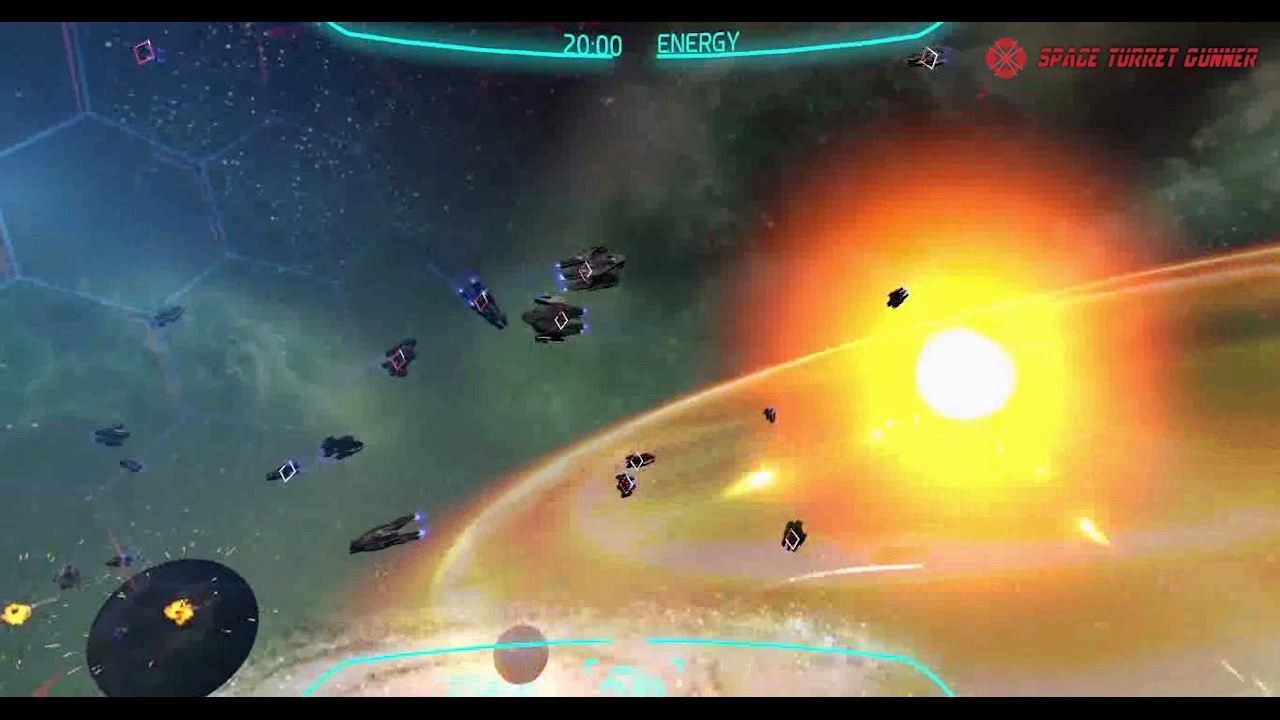Click the ENERGY label on the HUD
Image resolution: width=1280 pixels, height=720 pixels.
697,43
